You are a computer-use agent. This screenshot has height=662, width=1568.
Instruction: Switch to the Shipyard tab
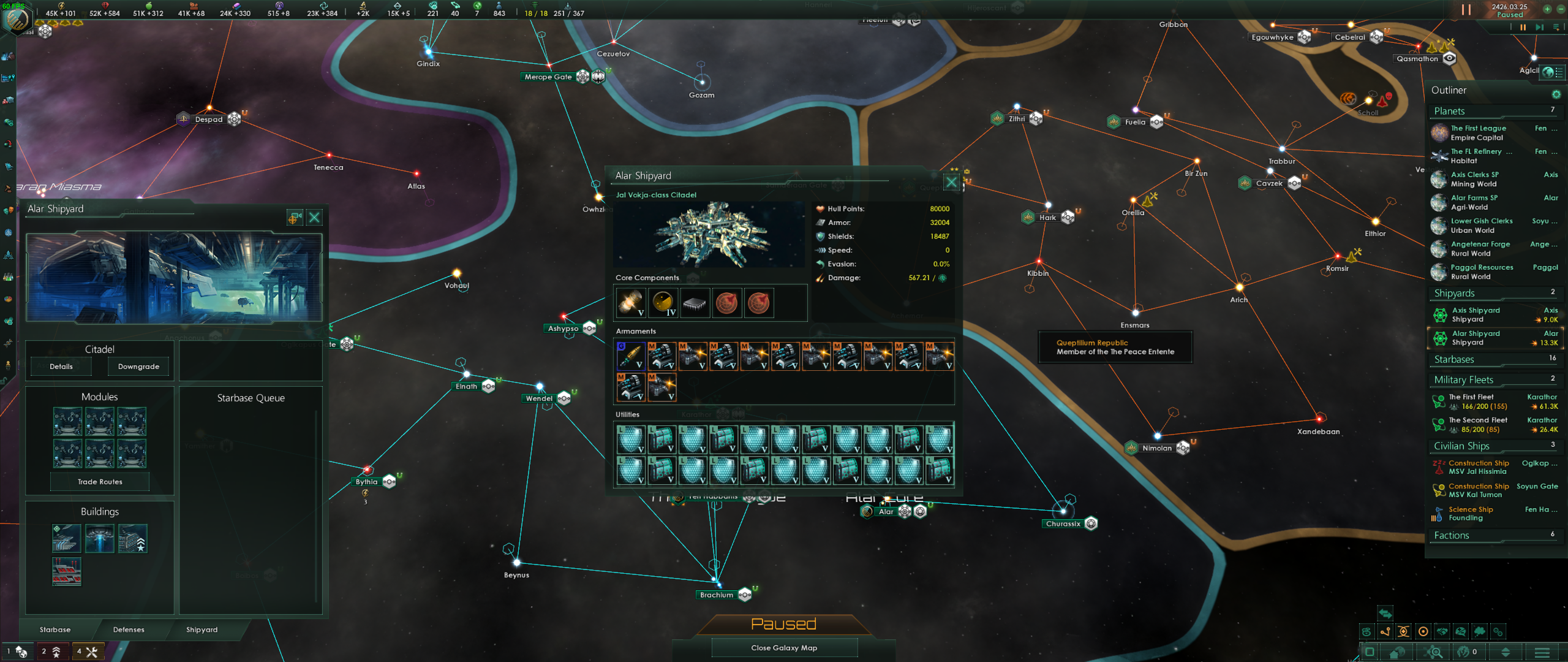pyautogui.click(x=202, y=630)
